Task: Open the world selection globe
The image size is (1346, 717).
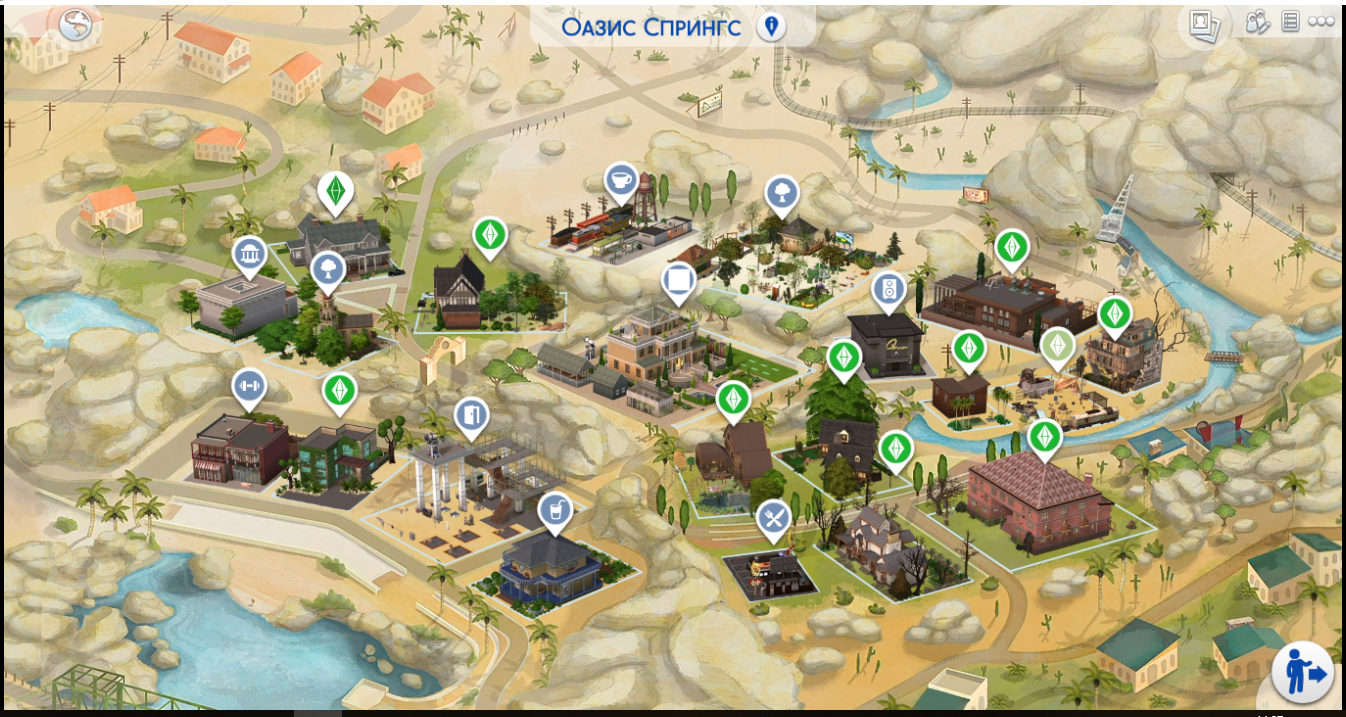Action: click(75, 25)
